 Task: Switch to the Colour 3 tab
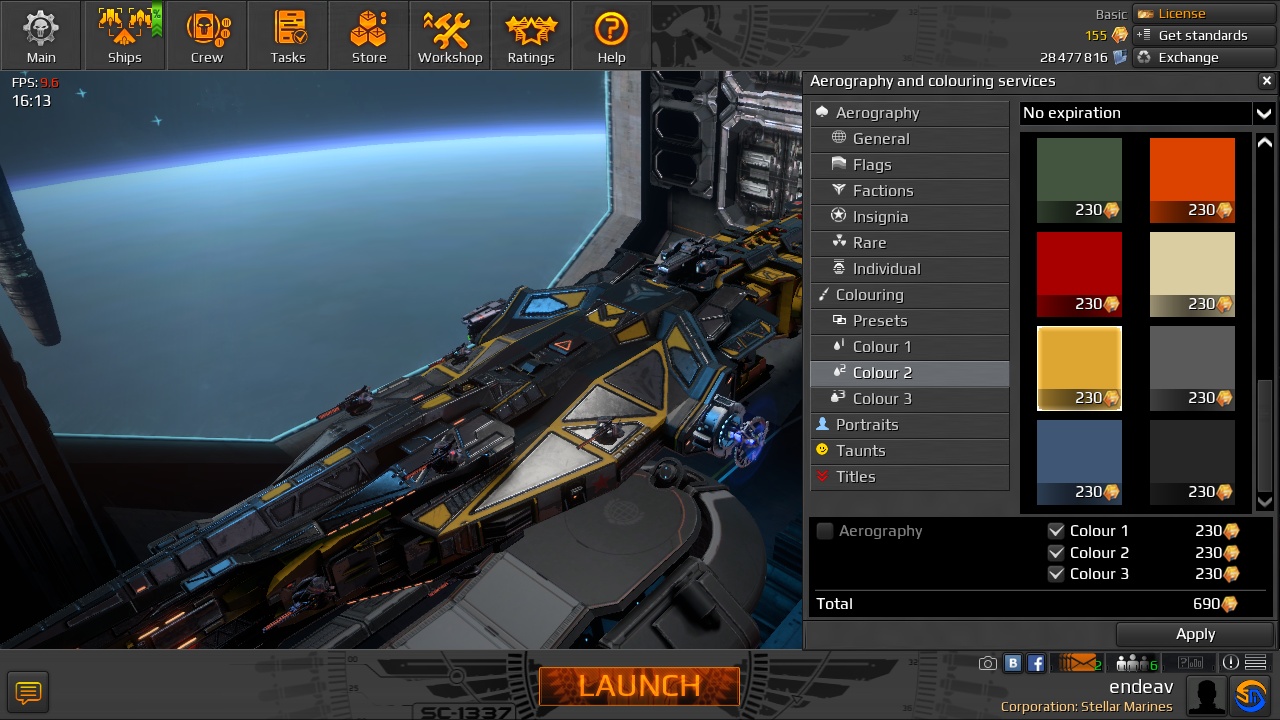883,398
